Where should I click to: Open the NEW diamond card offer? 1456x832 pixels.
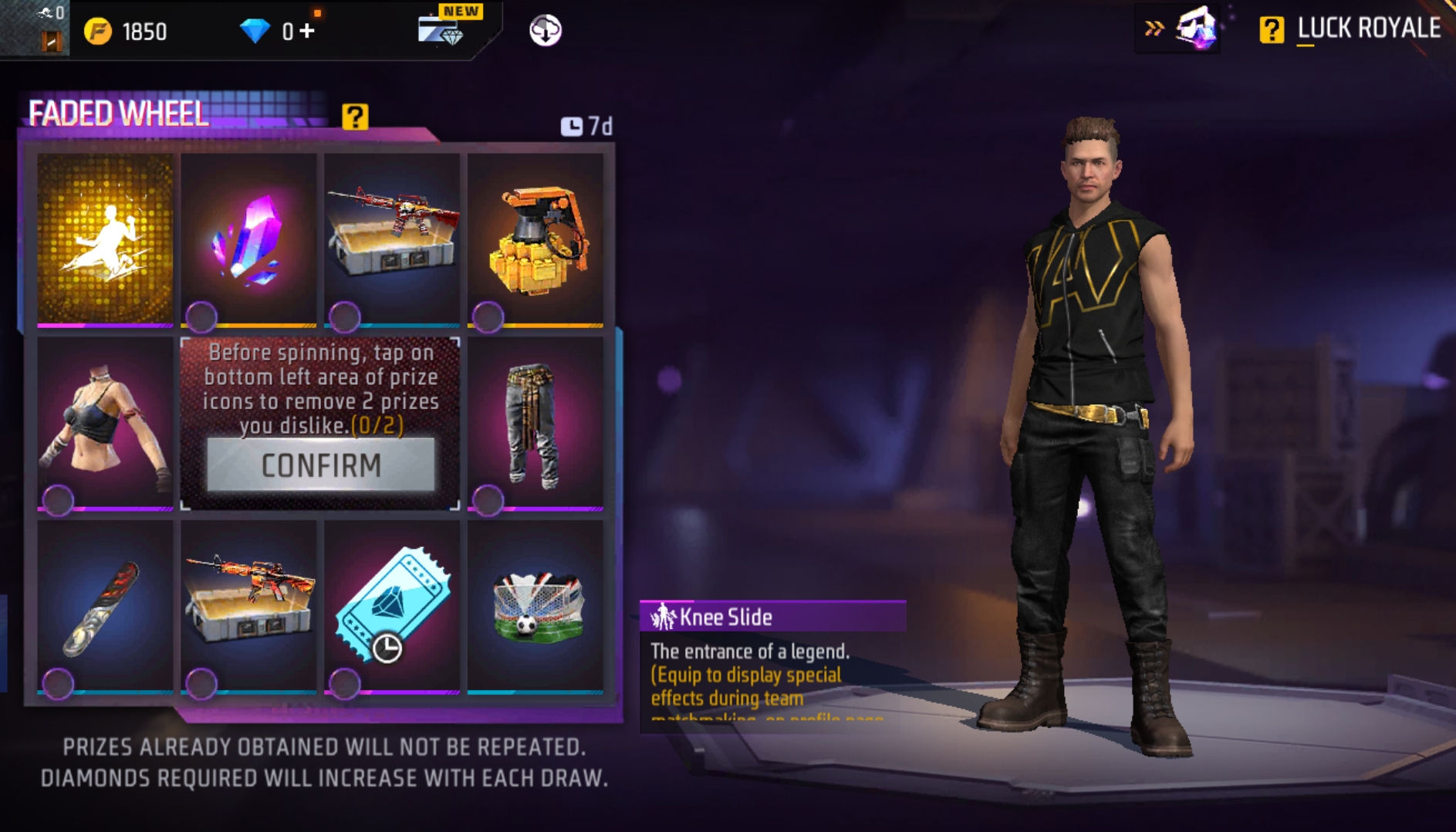[443, 29]
